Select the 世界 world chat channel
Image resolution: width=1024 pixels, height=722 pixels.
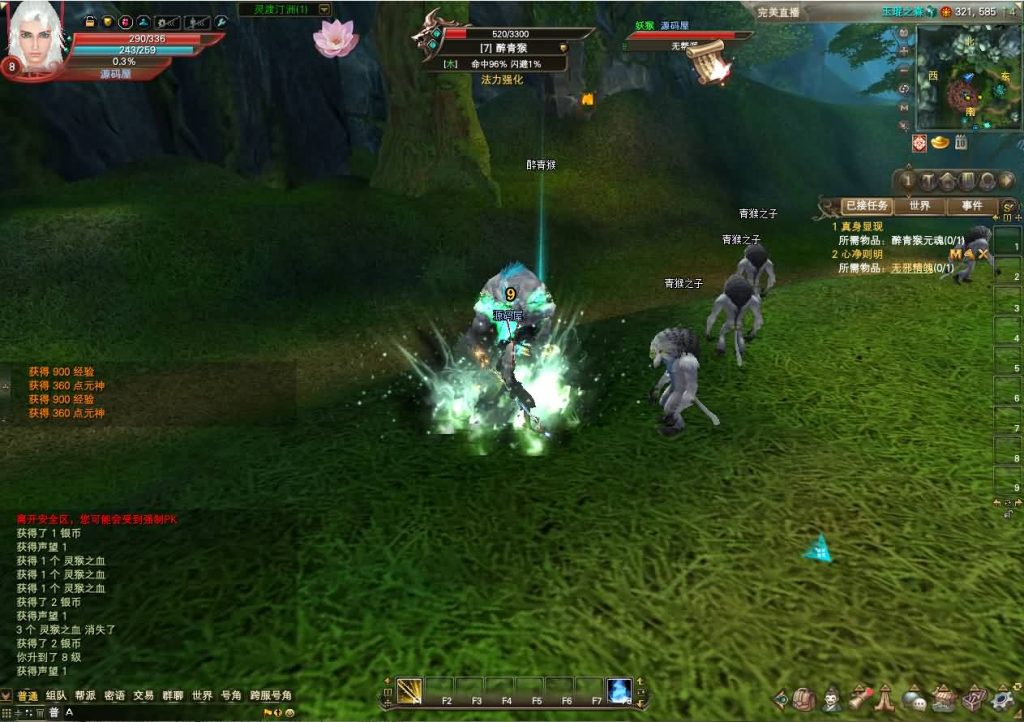pos(202,696)
